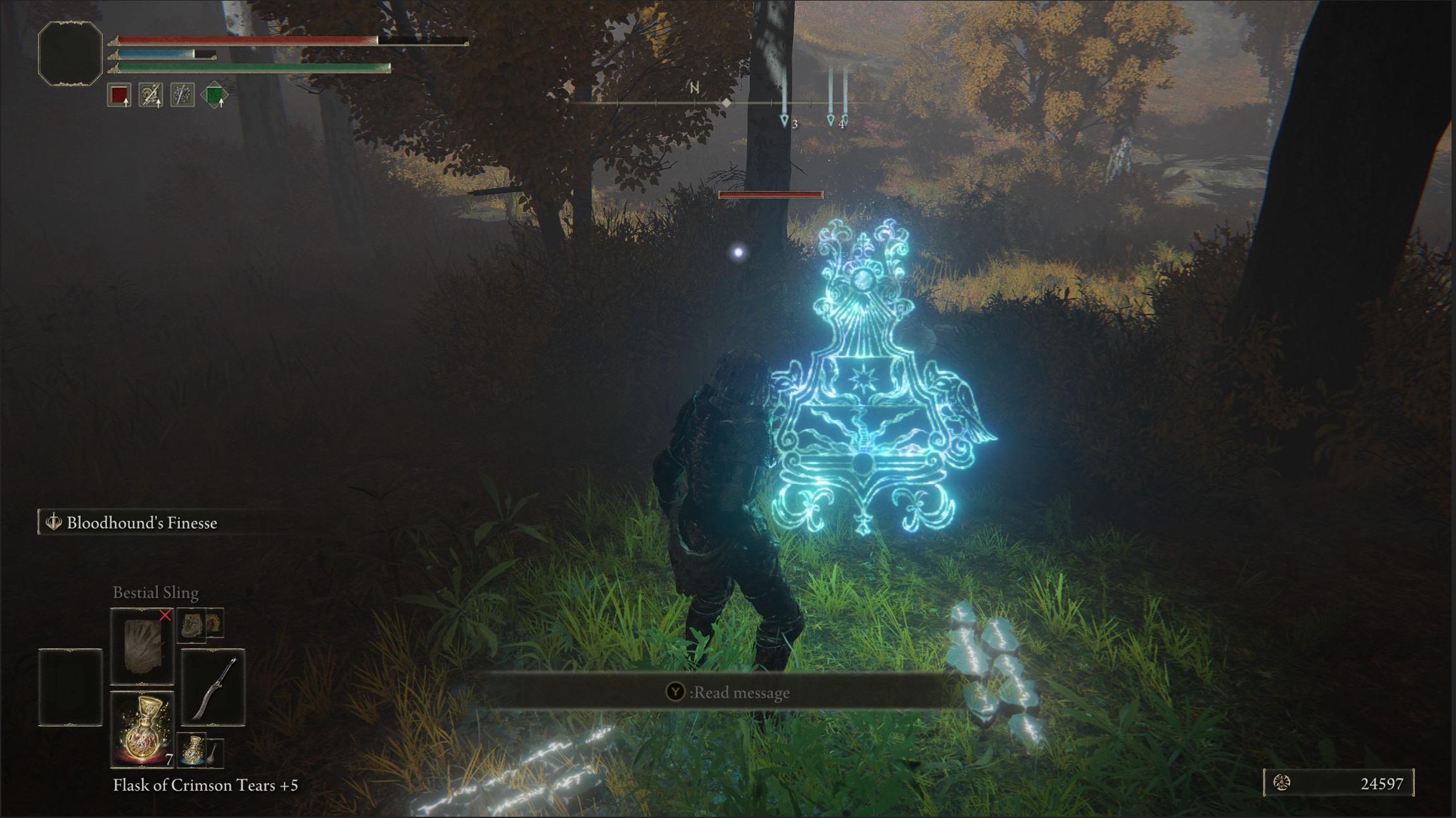Click the small blue Cerulean flask icon
This screenshot has width=1456, height=818.
[191, 750]
